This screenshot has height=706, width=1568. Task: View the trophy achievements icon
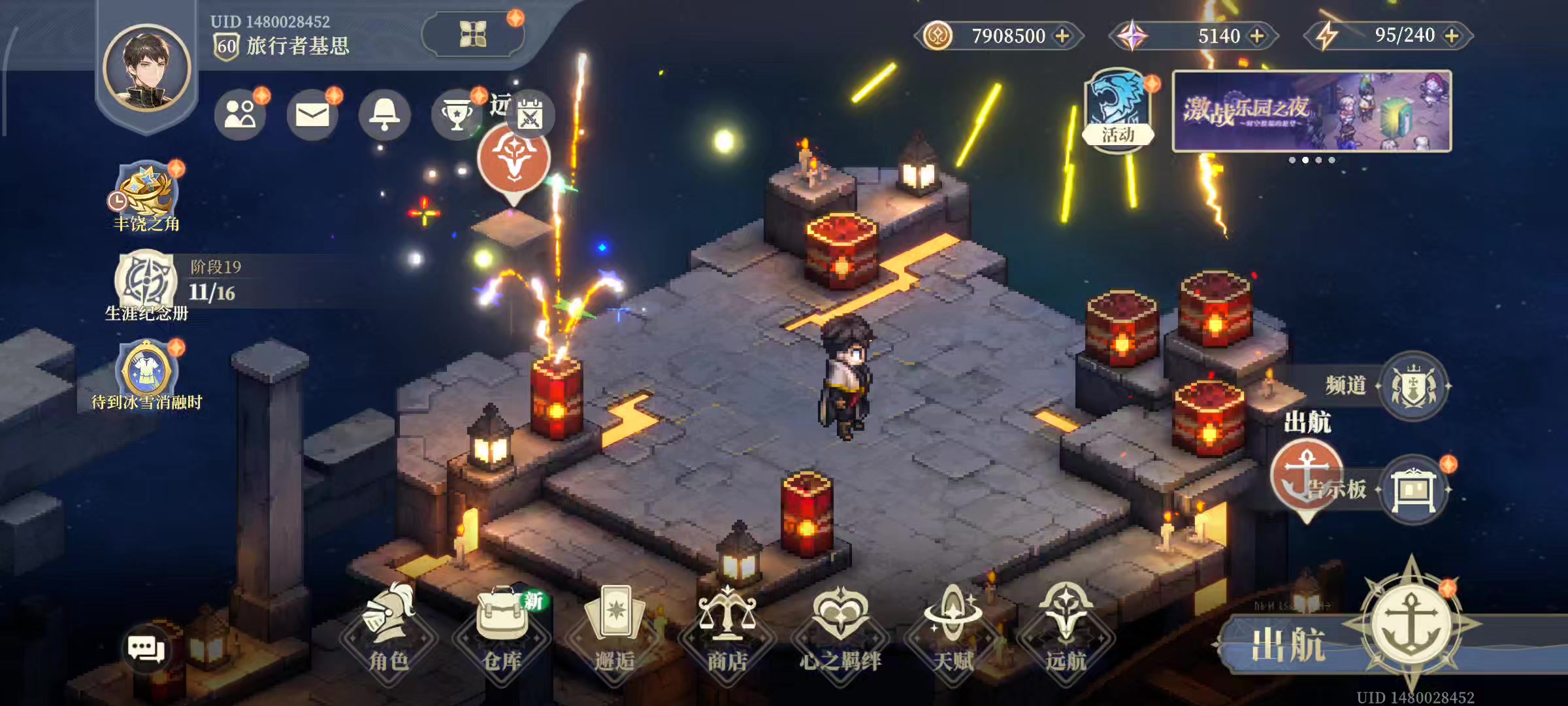coord(457,115)
